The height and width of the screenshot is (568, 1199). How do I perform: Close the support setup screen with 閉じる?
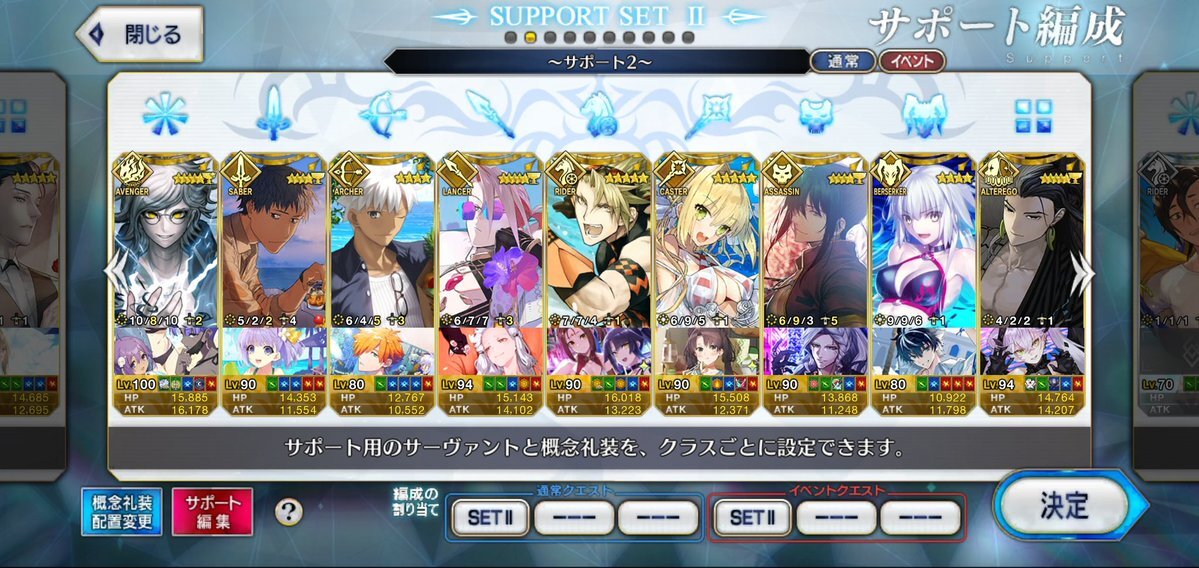(140, 35)
